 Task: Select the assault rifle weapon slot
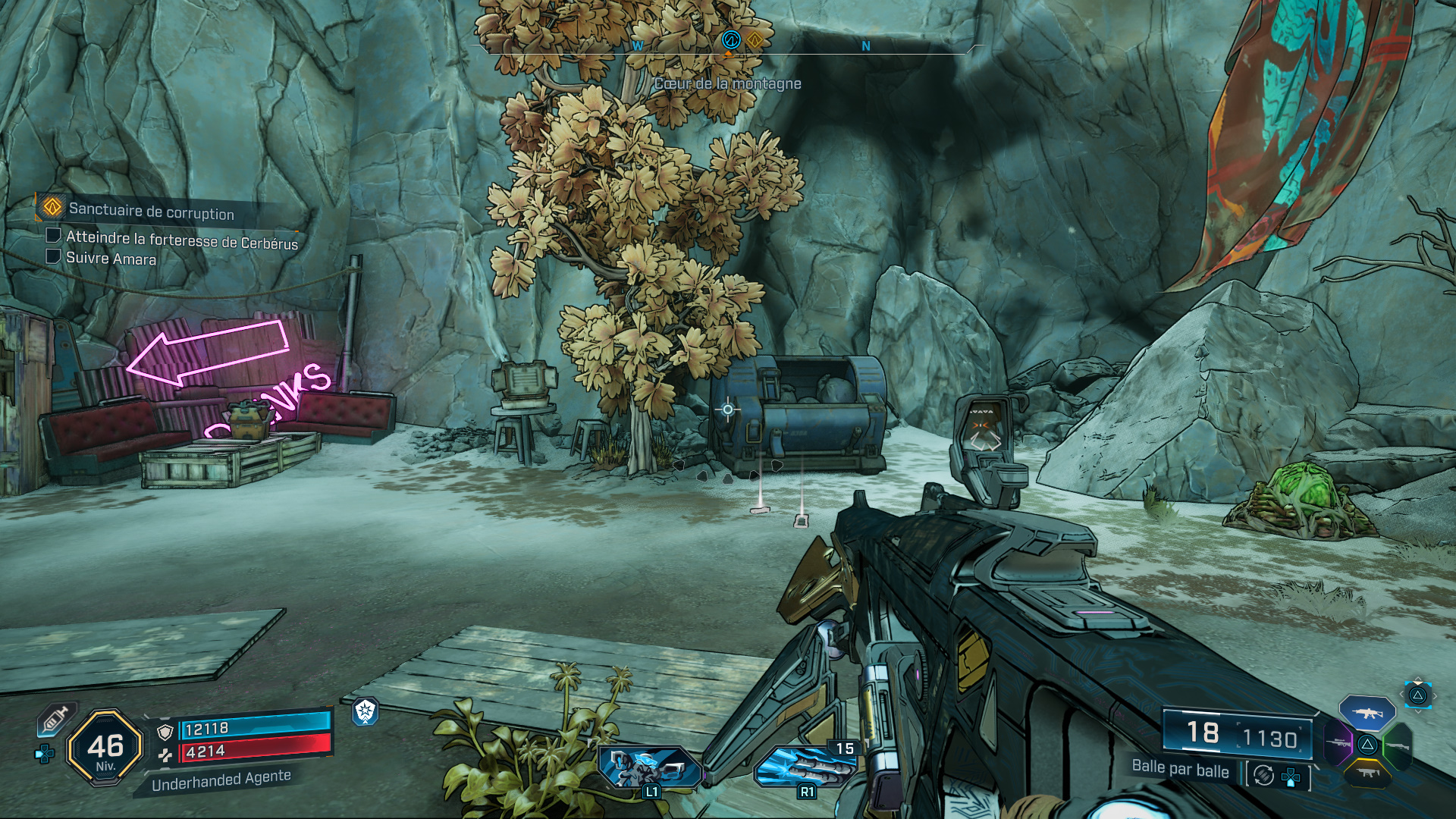[1367, 713]
